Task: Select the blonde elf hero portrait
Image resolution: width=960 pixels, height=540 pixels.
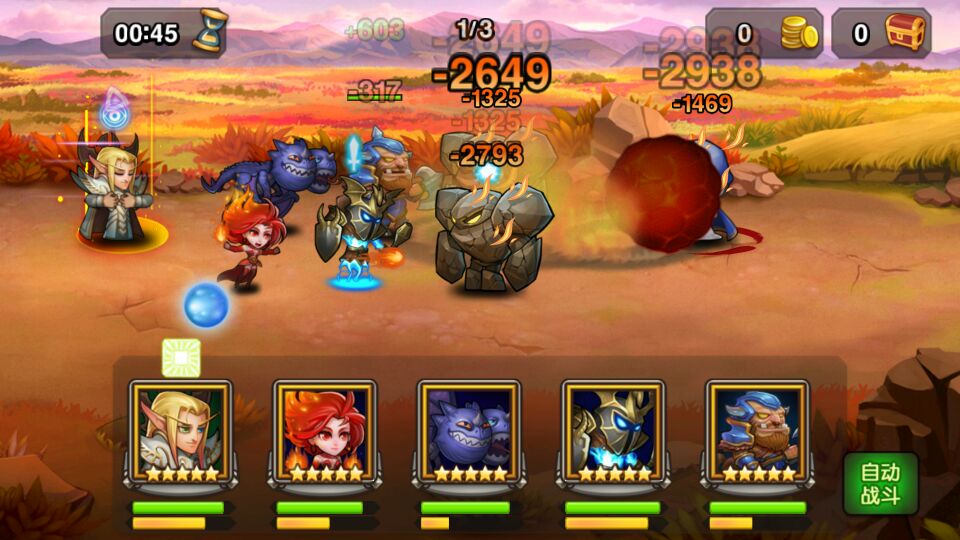Action: [181, 431]
